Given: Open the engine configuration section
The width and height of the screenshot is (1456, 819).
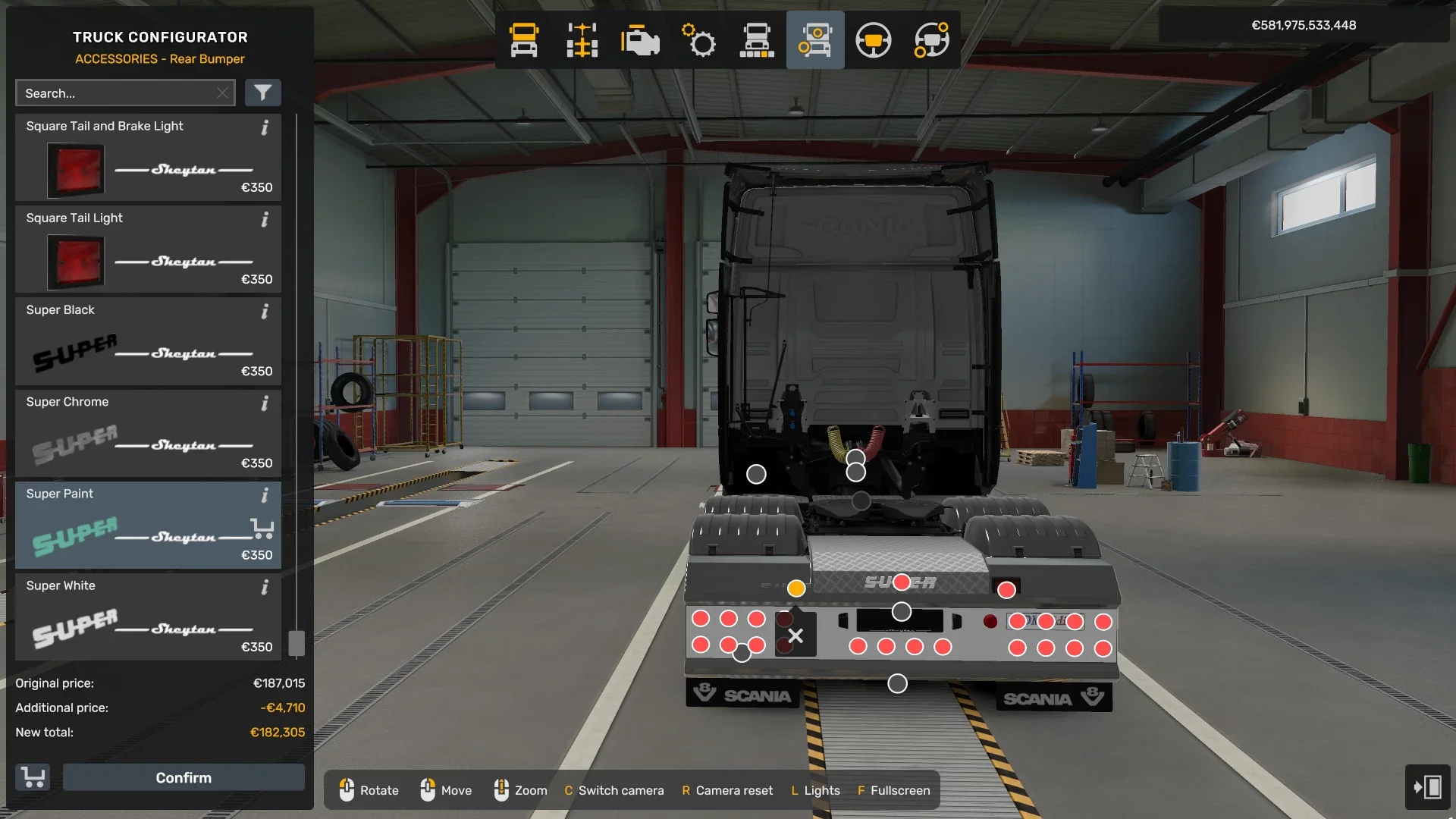Looking at the screenshot, I should point(641,39).
